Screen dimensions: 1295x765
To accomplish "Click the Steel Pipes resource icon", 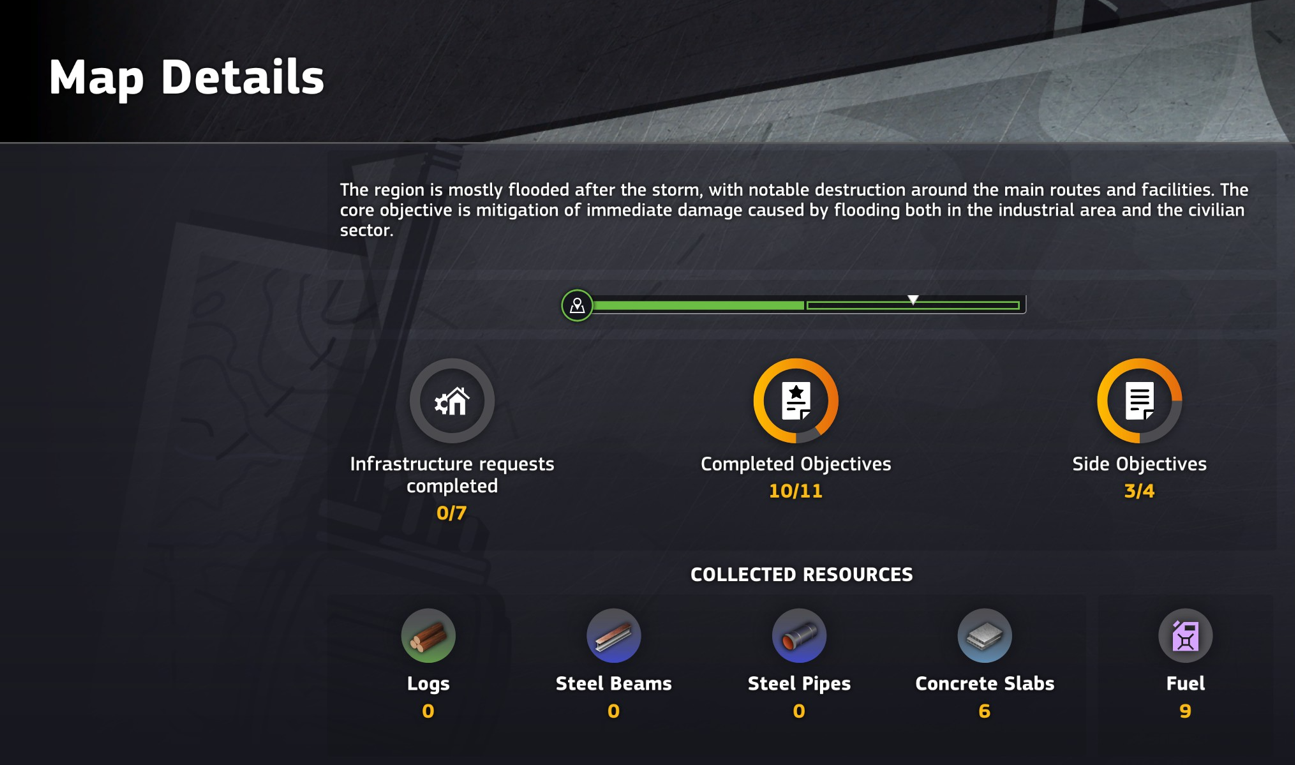I will click(798, 635).
